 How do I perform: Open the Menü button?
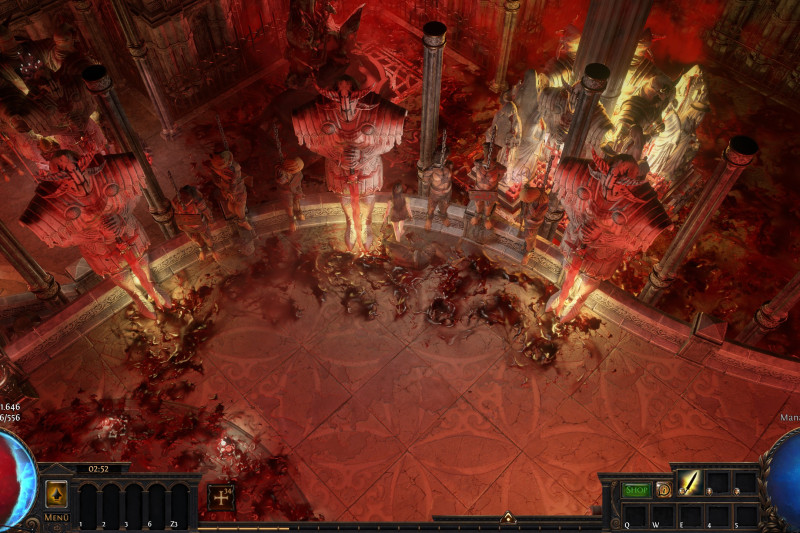click(x=56, y=518)
